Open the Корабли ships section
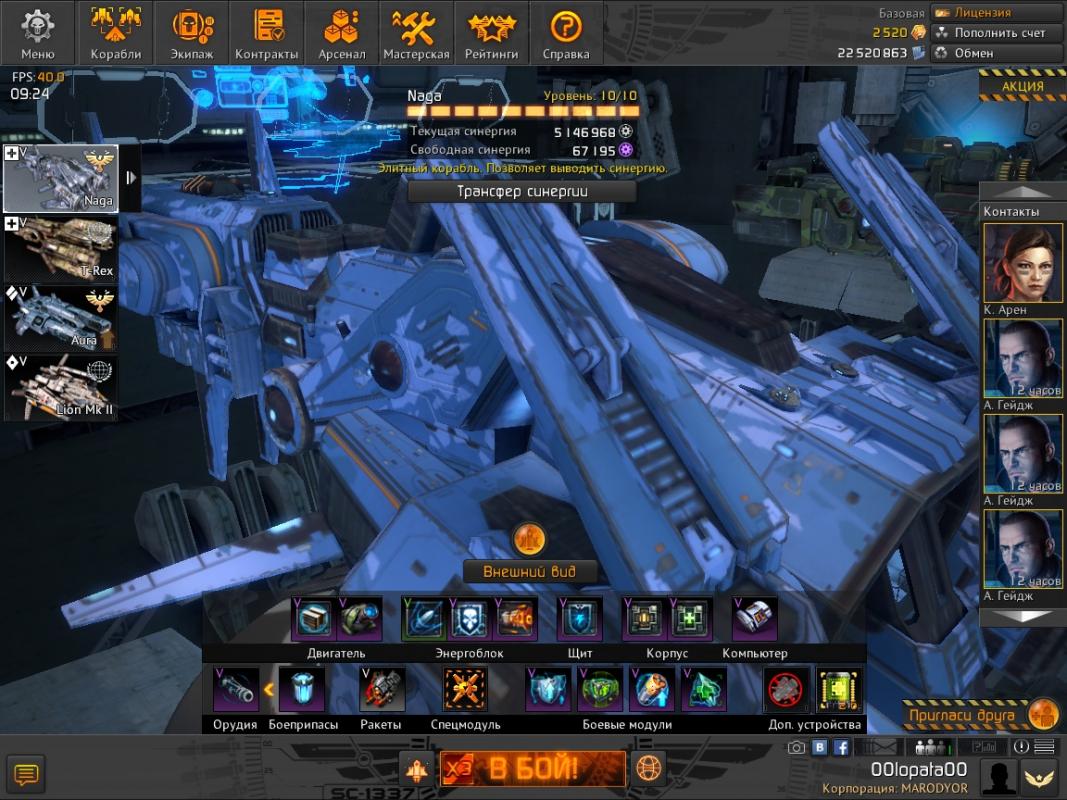Viewport: 1067px width, 800px height. click(x=115, y=33)
